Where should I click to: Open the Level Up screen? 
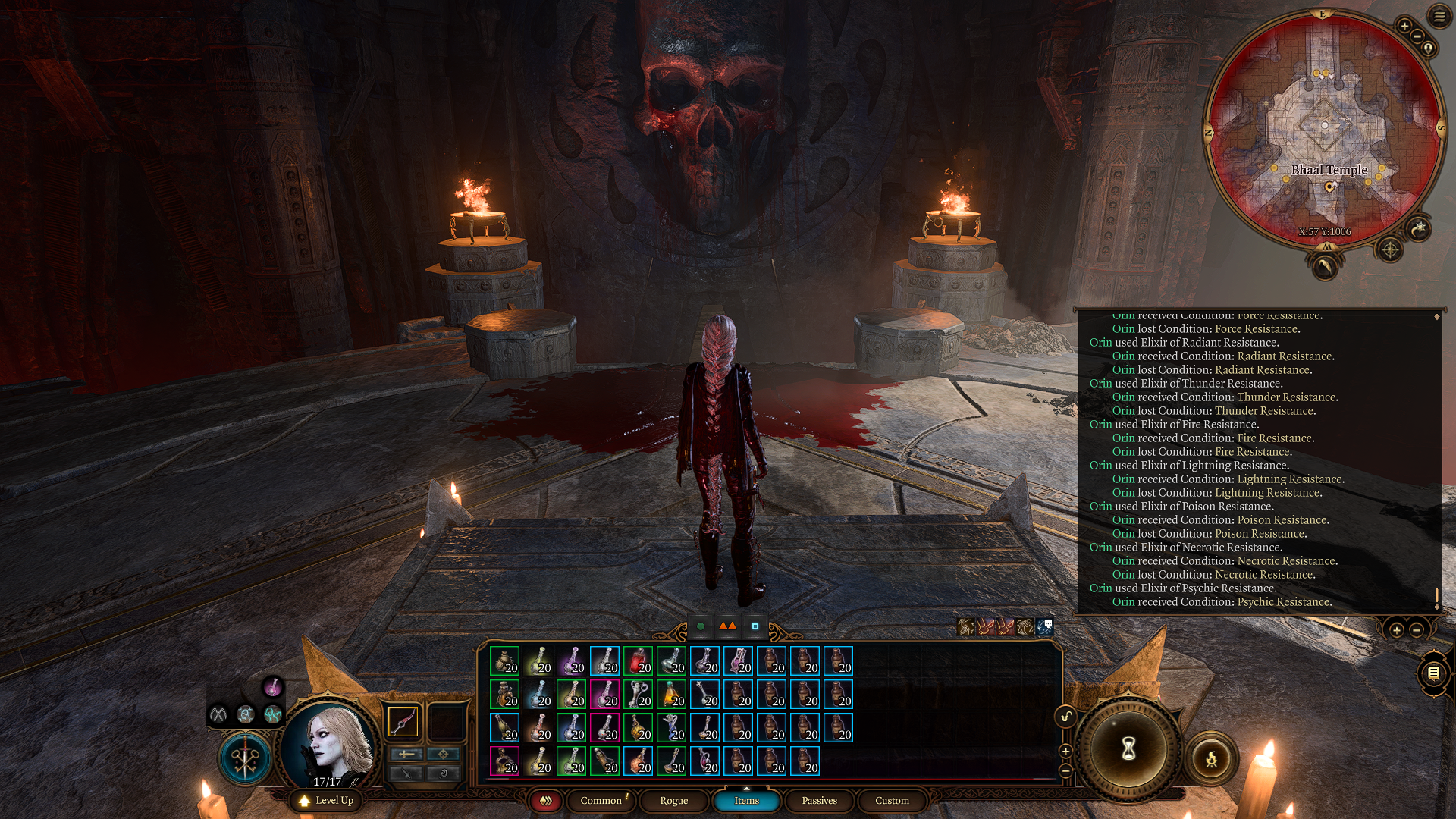point(327,801)
